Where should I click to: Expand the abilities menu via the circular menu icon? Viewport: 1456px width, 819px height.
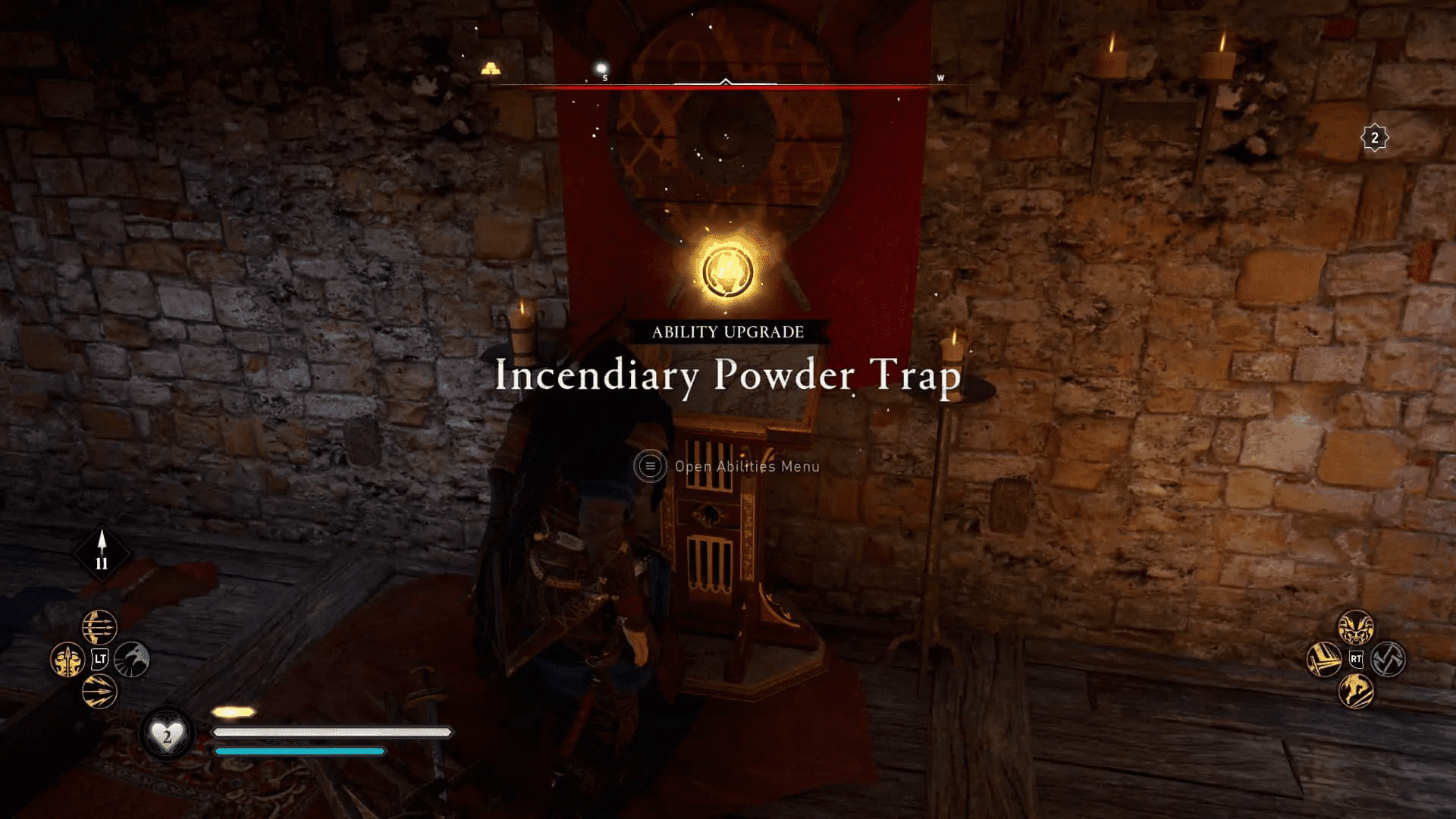tap(651, 466)
